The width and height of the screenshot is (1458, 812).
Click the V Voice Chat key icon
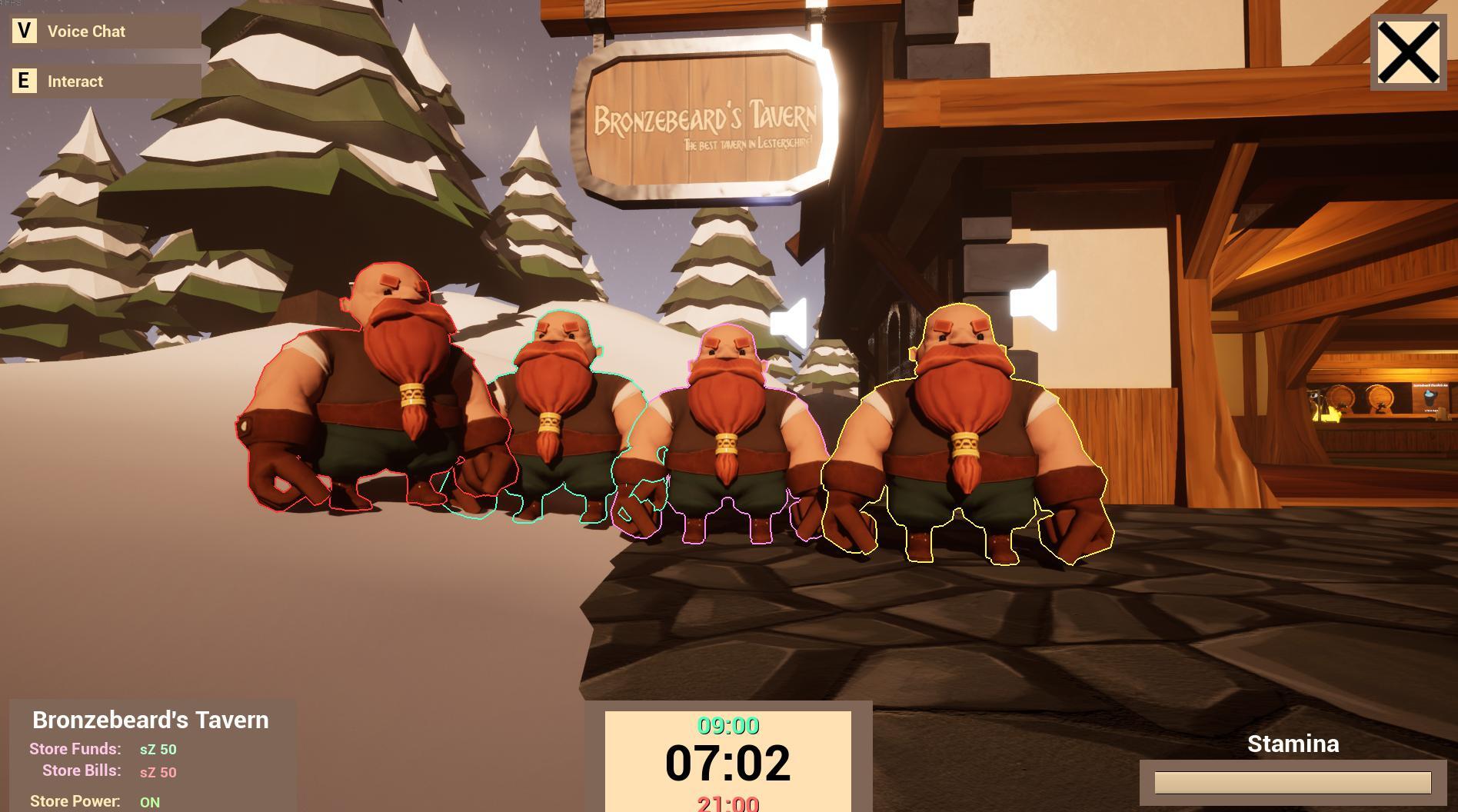[24, 32]
